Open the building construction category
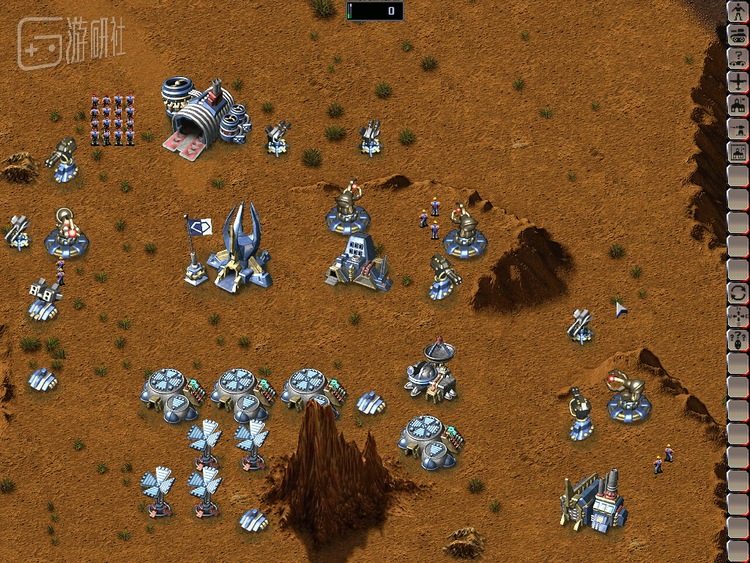 [738, 105]
